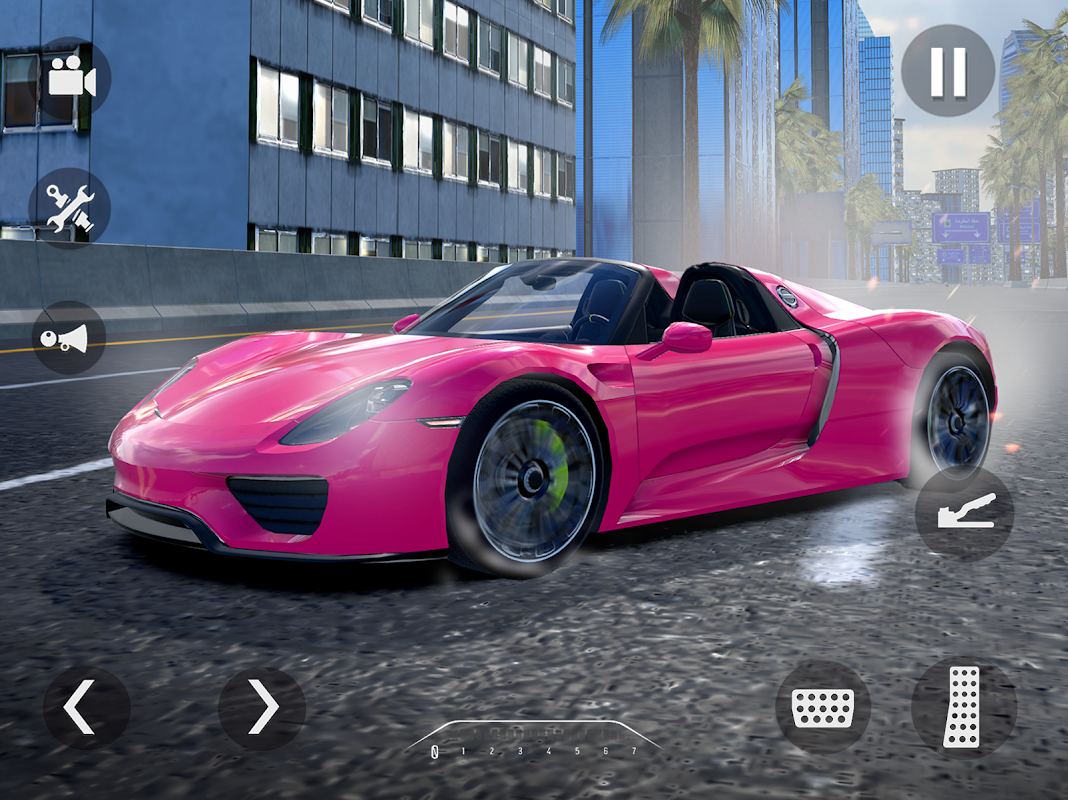Pull the handbrake lever button
This screenshot has height=800, width=1068.
[964, 512]
